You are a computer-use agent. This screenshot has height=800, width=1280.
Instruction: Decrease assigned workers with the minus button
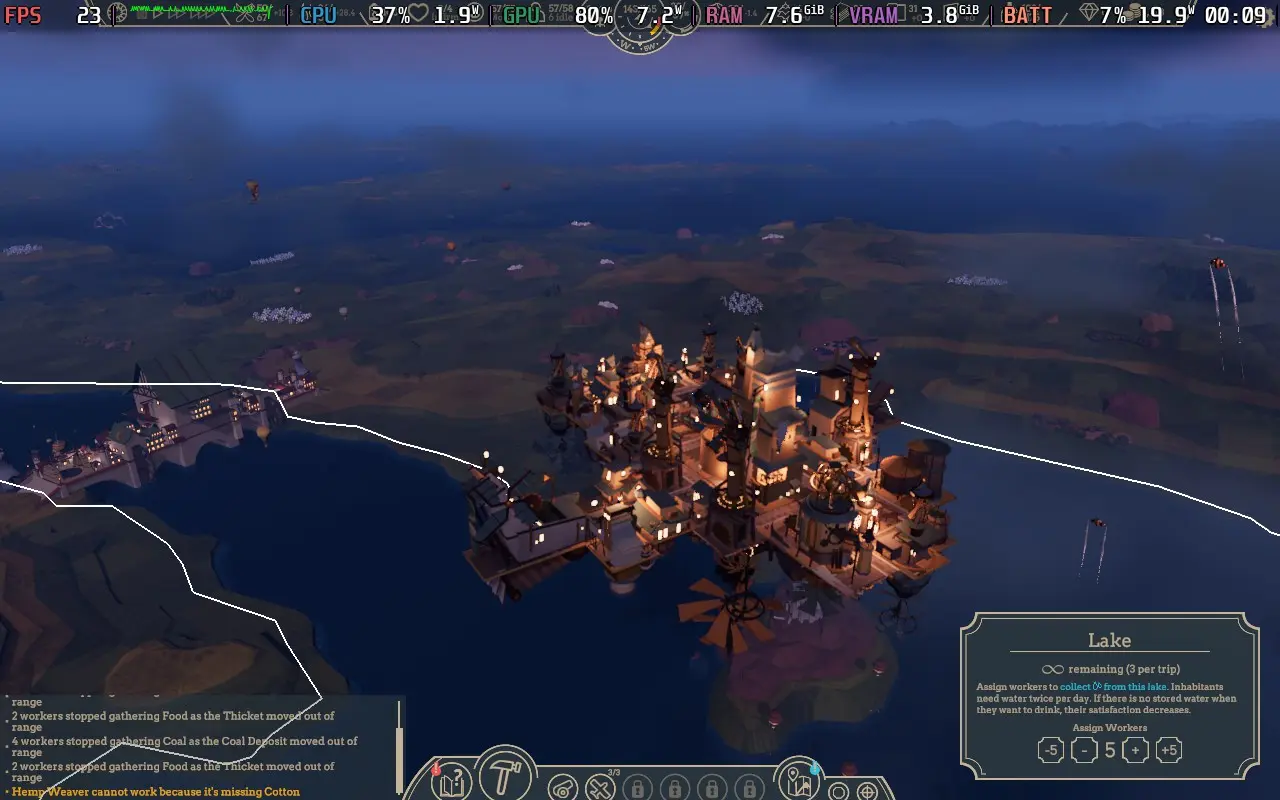[1084, 749]
